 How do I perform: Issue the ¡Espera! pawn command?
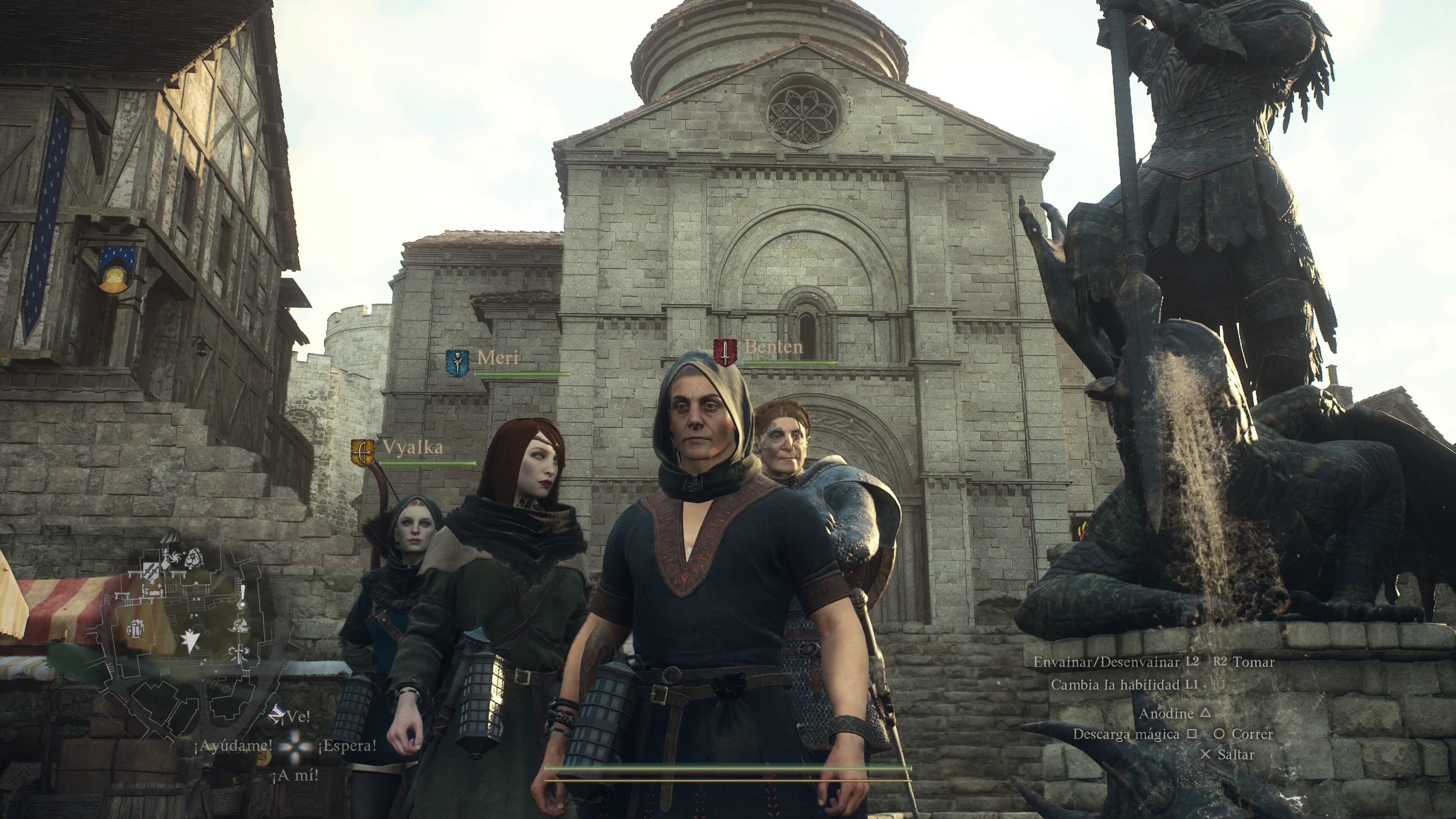(347, 745)
